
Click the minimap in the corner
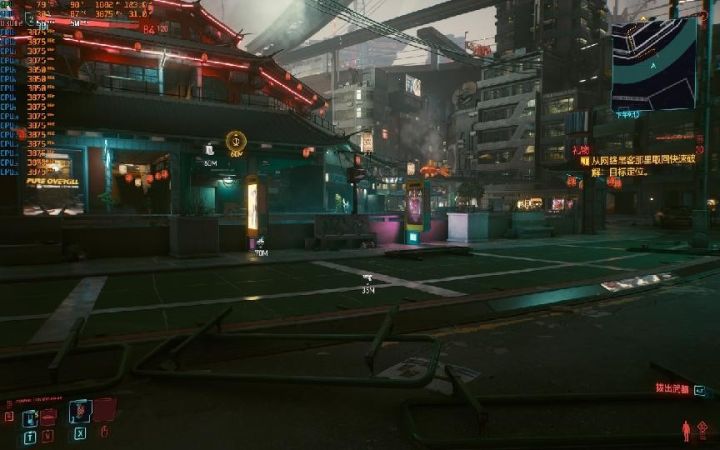coord(654,65)
